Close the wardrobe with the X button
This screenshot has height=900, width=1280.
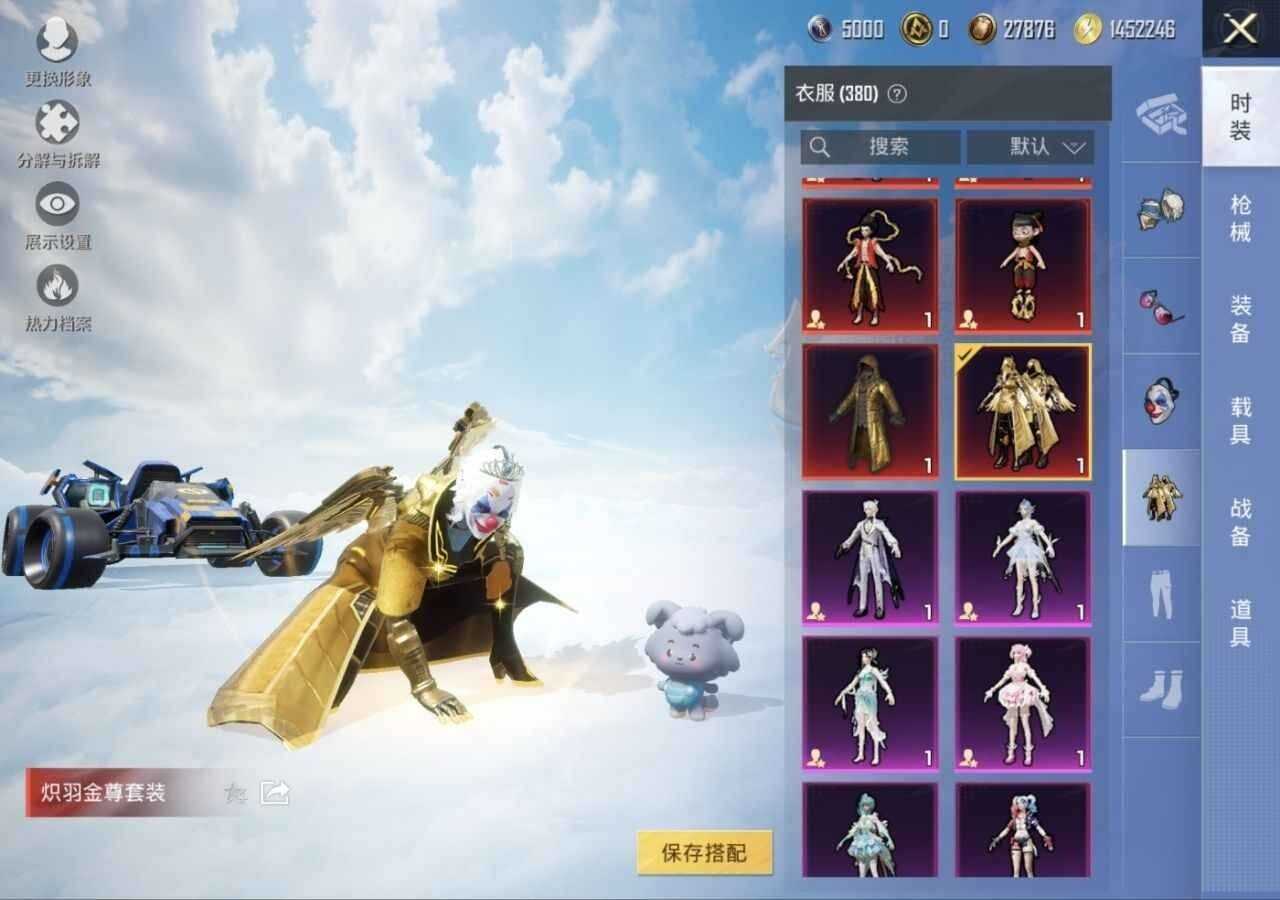tap(1240, 29)
